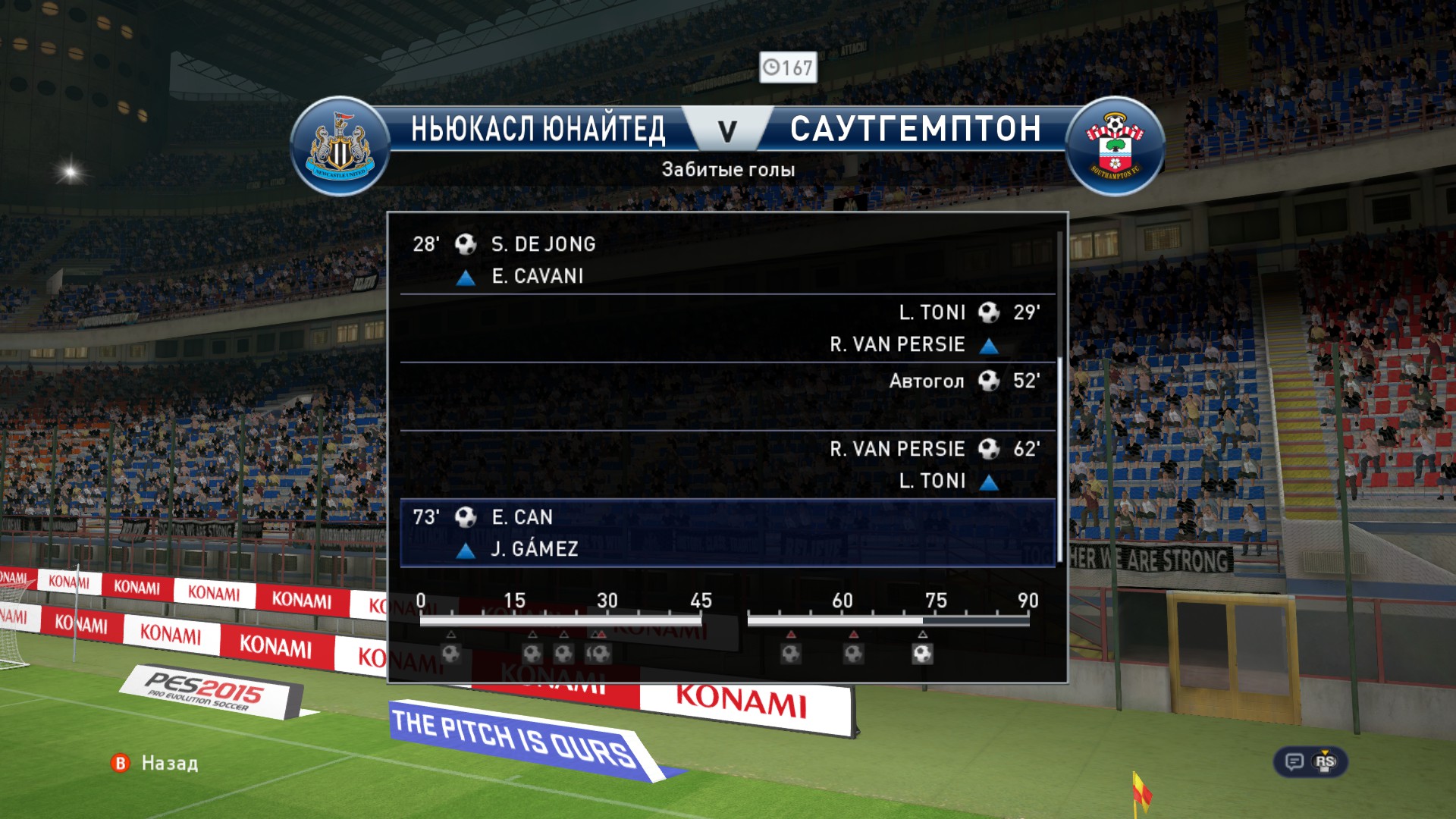Open the chat speech-bubble icon
Screen dimensions: 1456x819
coord(1294,761)
